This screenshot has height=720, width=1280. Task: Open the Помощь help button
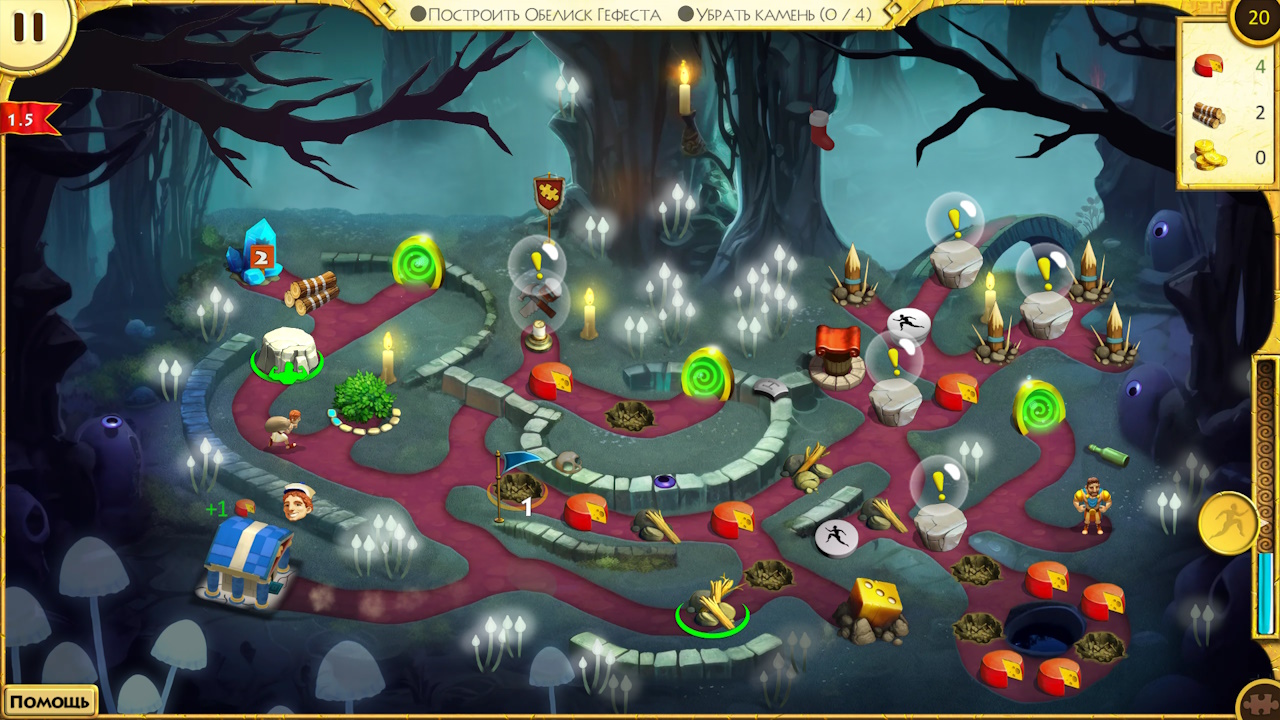point(50,701)
